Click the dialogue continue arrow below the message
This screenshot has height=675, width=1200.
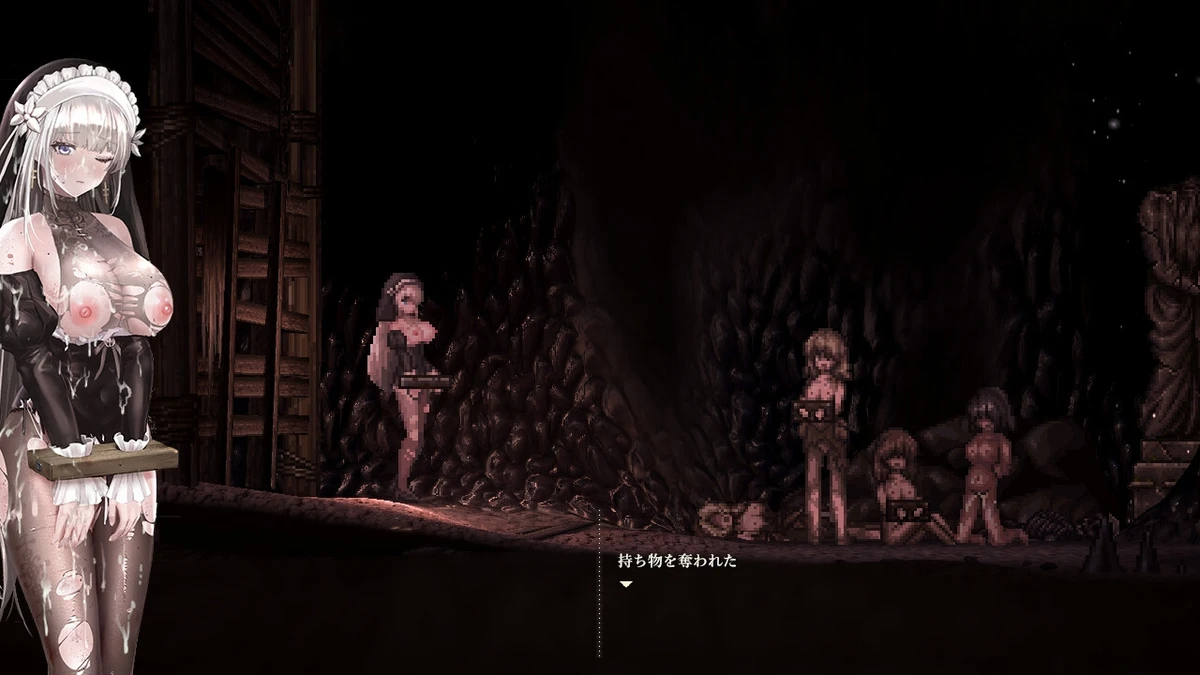click(x=625, y=584)
